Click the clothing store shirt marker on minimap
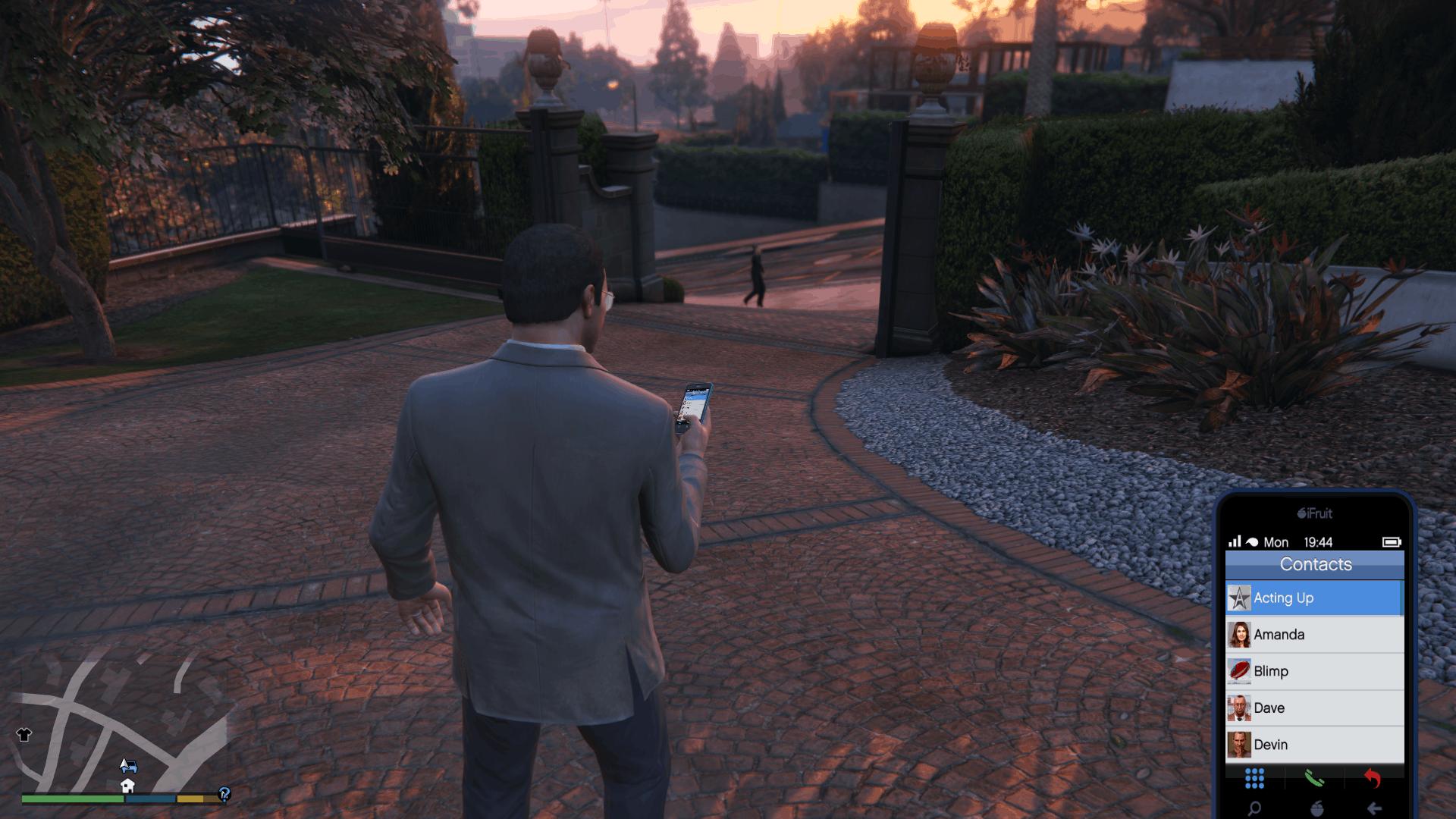Viewport: 1456px width, 819px height. click(24, 735)
